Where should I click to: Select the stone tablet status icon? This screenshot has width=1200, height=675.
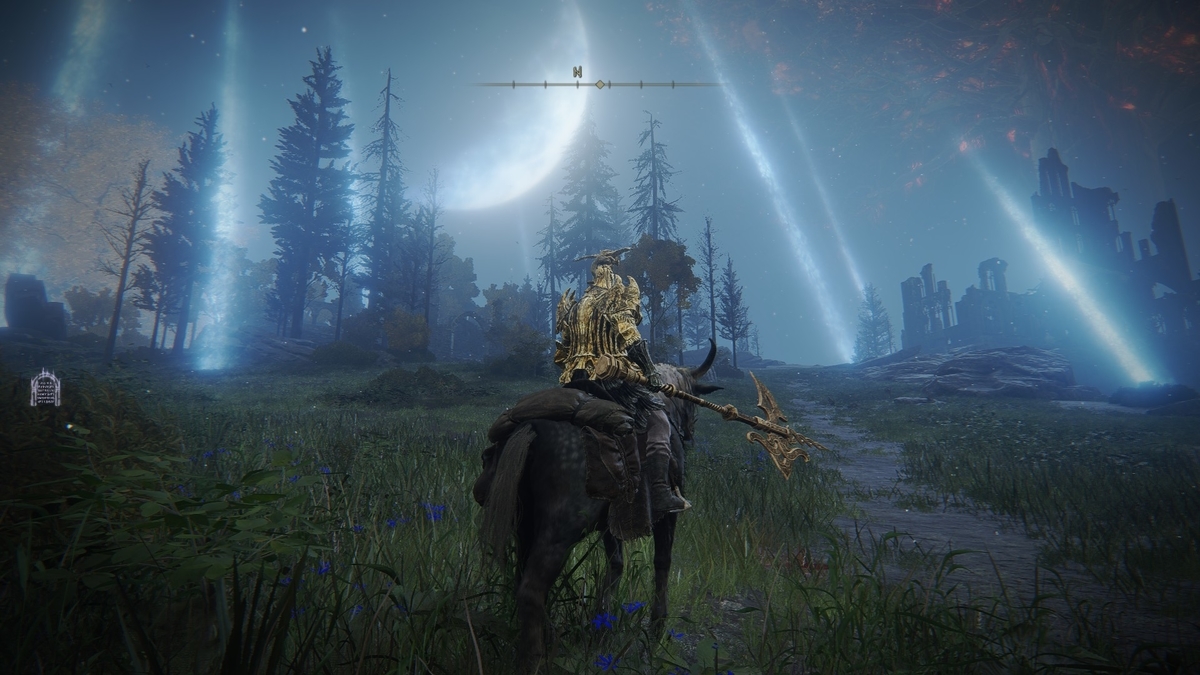click(x=45, y=388)
